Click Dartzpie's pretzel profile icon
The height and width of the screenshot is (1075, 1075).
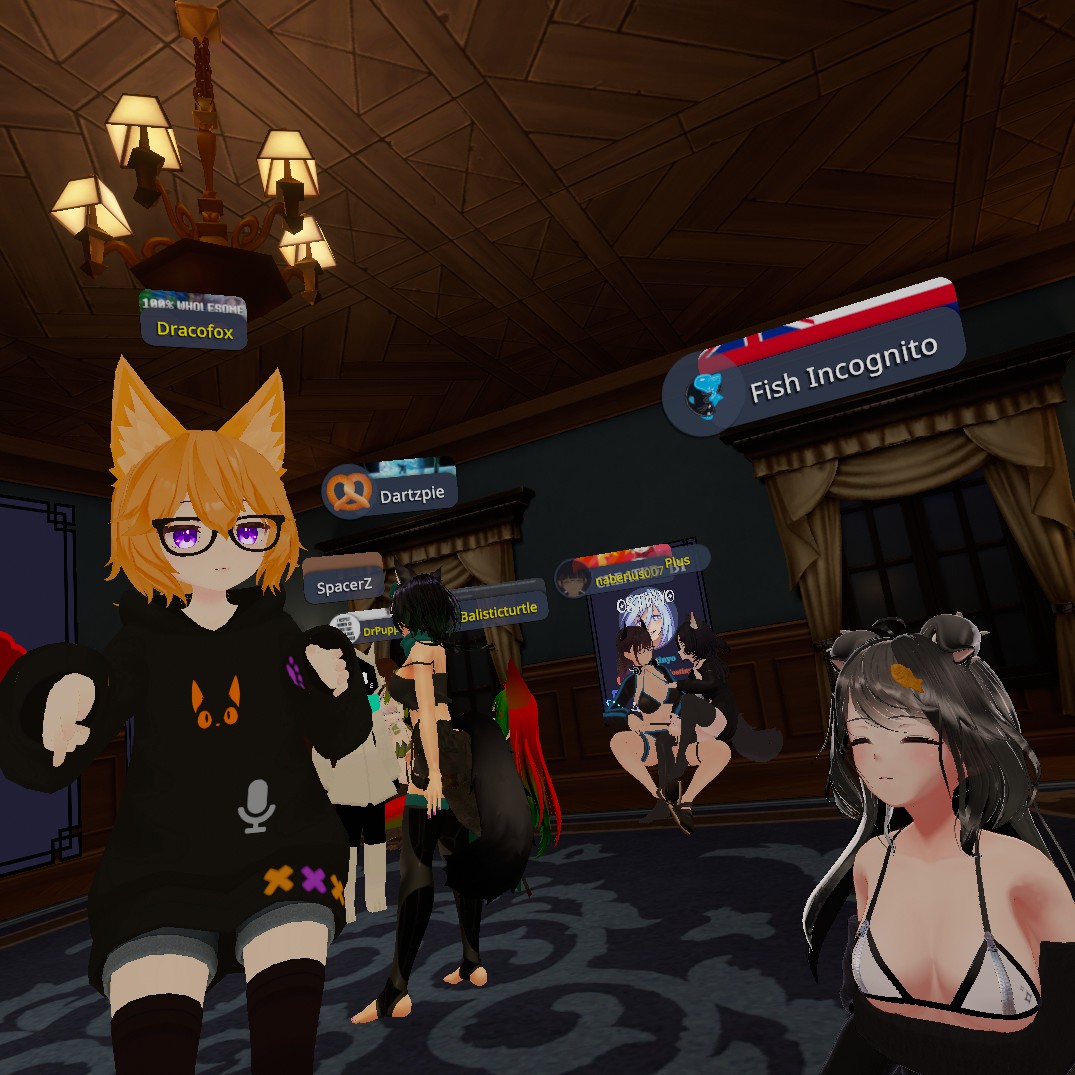coord(348,492)
